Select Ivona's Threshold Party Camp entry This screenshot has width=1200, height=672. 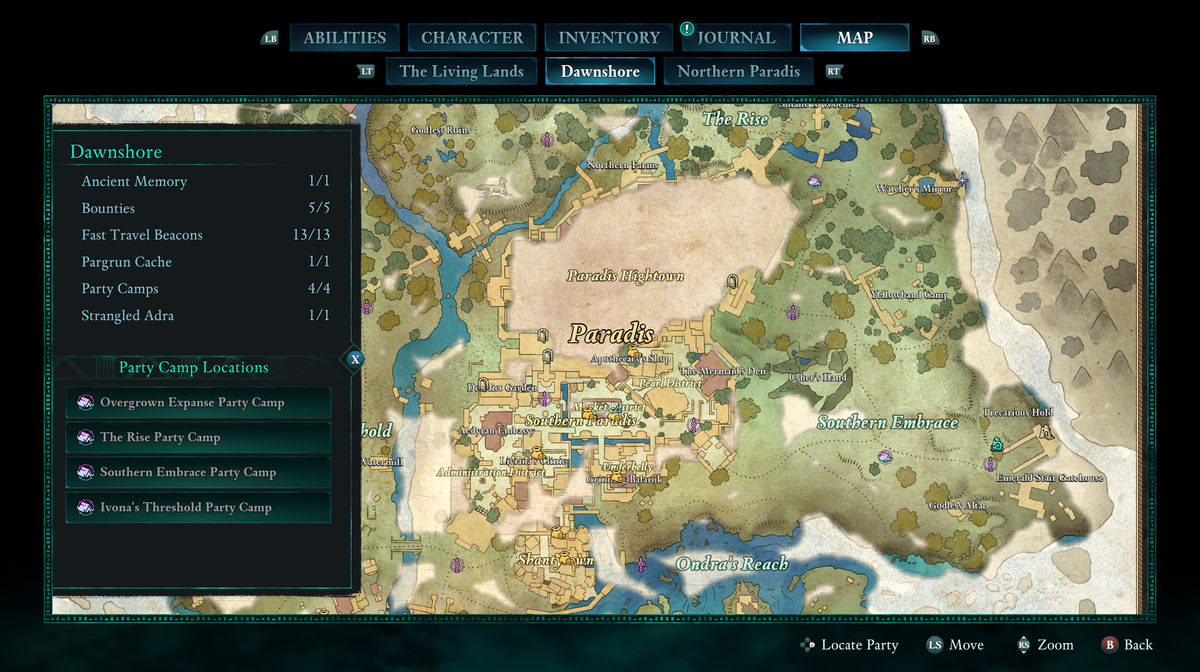198,507
